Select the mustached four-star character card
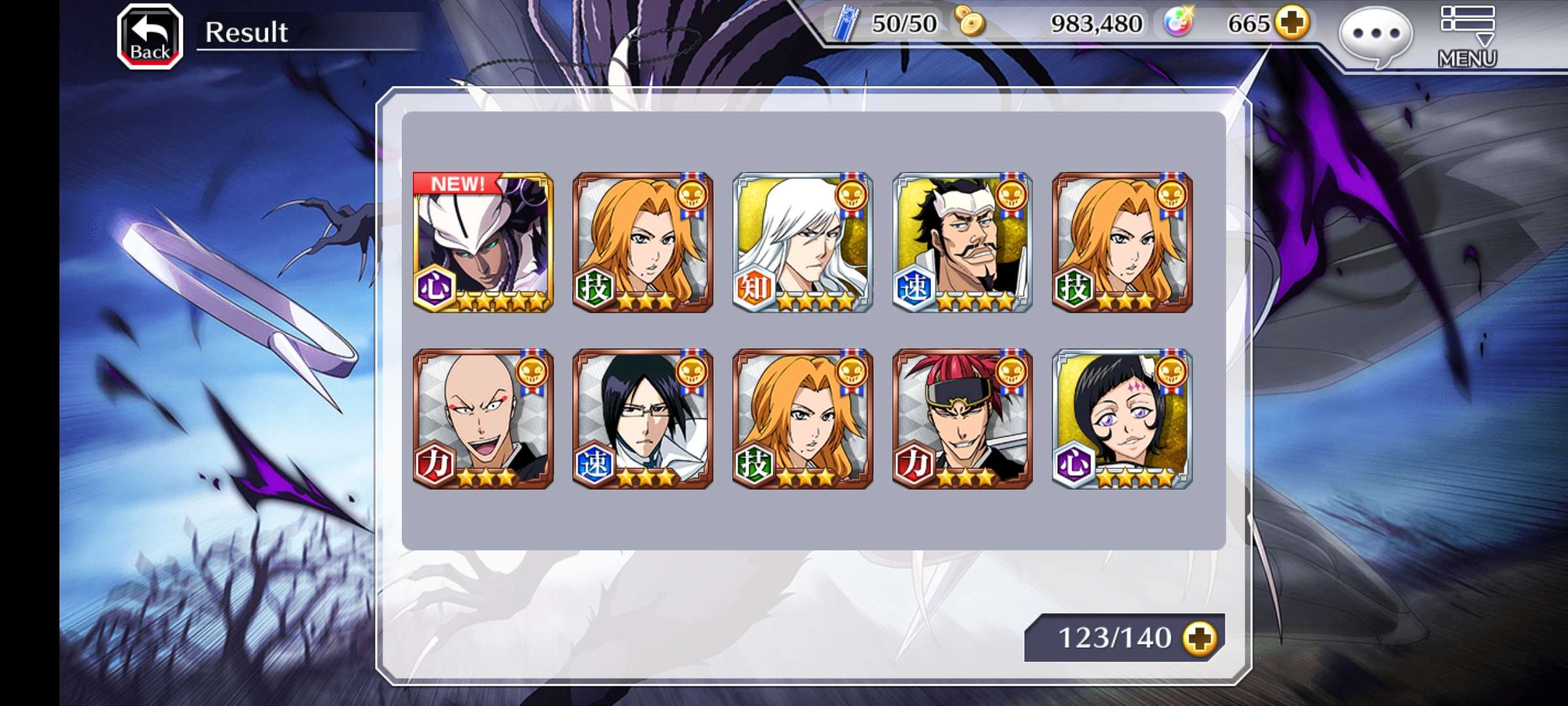This screenshot has height=706, width=1568. [962, 243]
